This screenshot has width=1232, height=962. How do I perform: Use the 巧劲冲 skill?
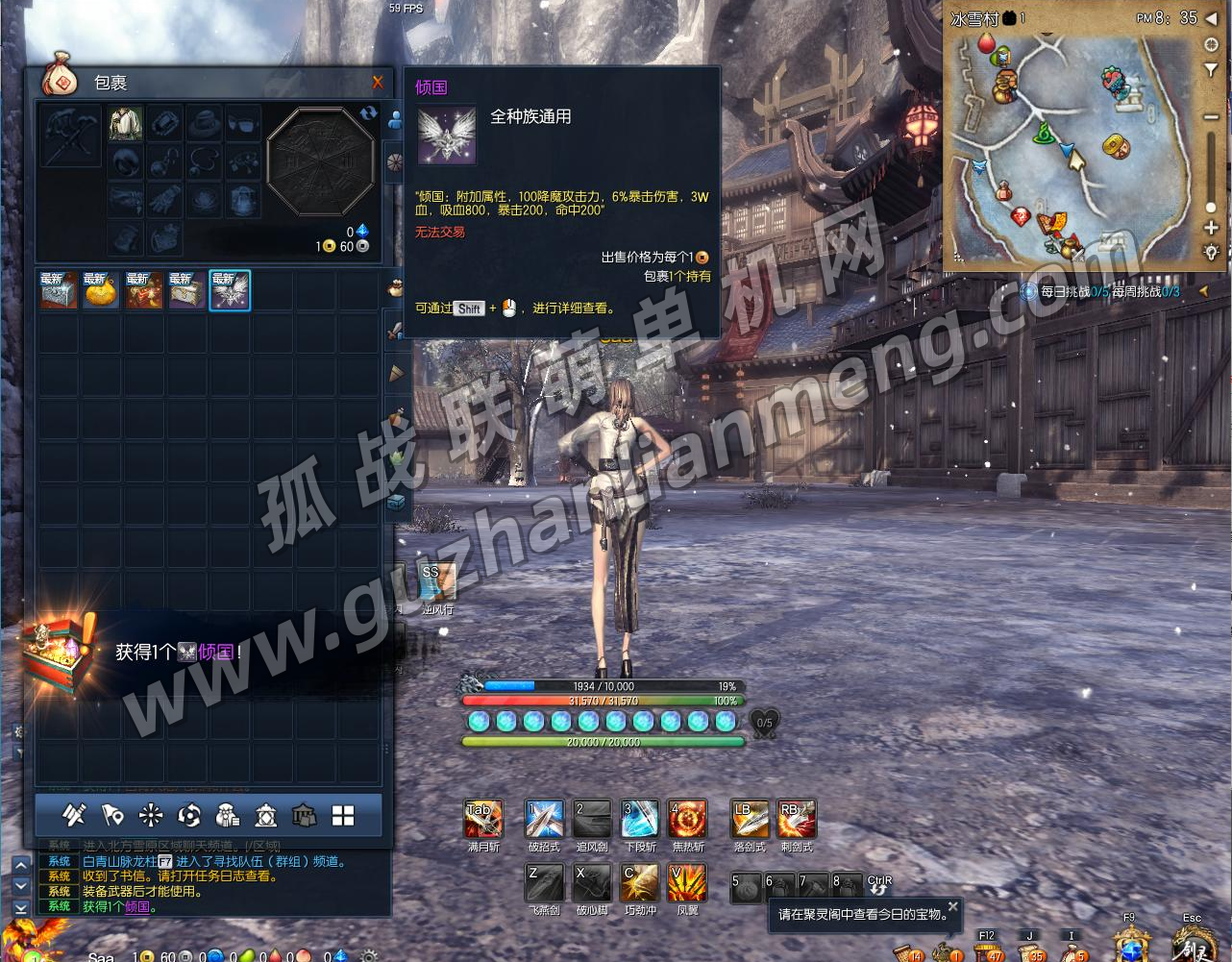640,883
